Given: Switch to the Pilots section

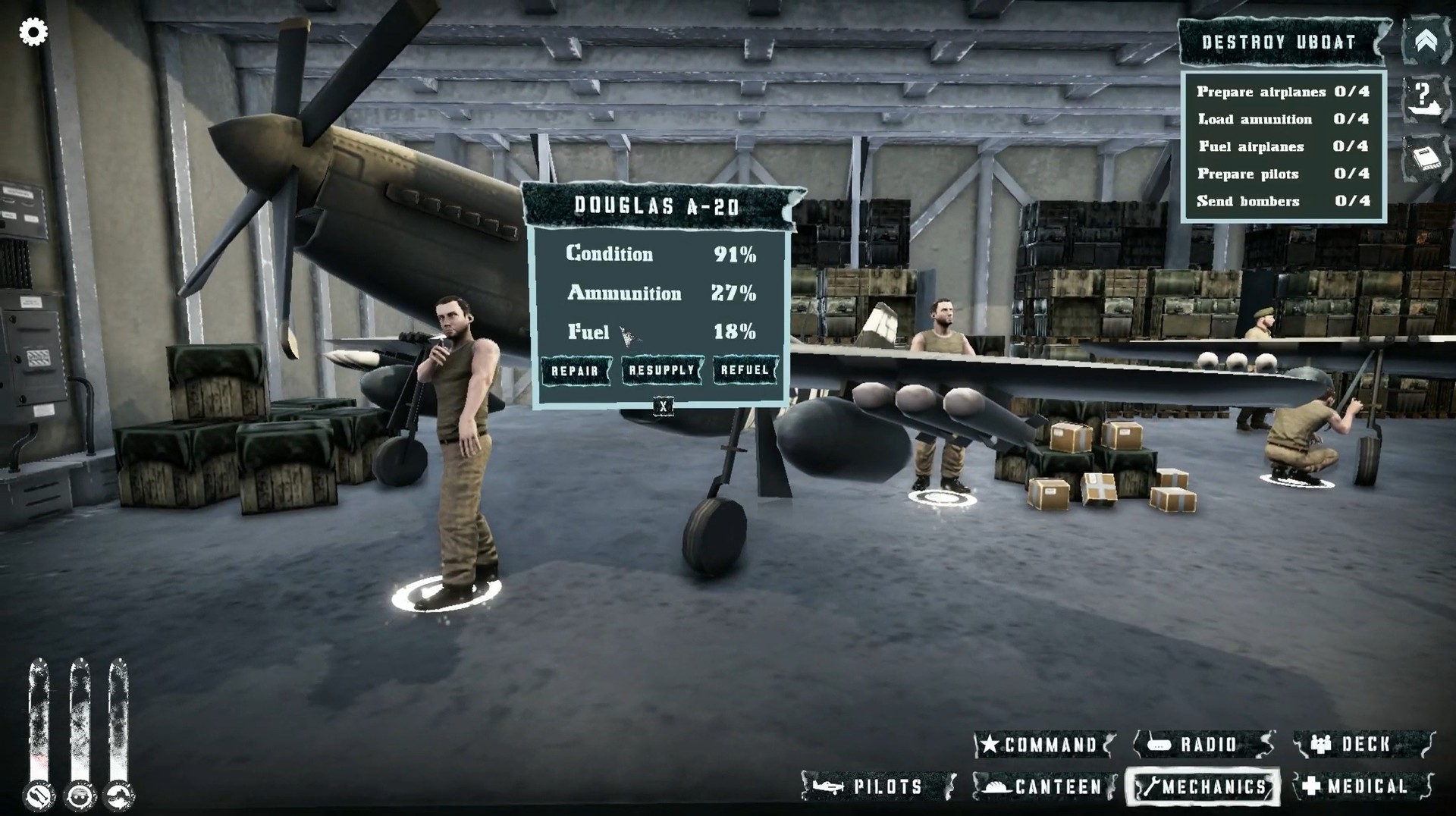Looking at the screenshot, I should point(878,786).
